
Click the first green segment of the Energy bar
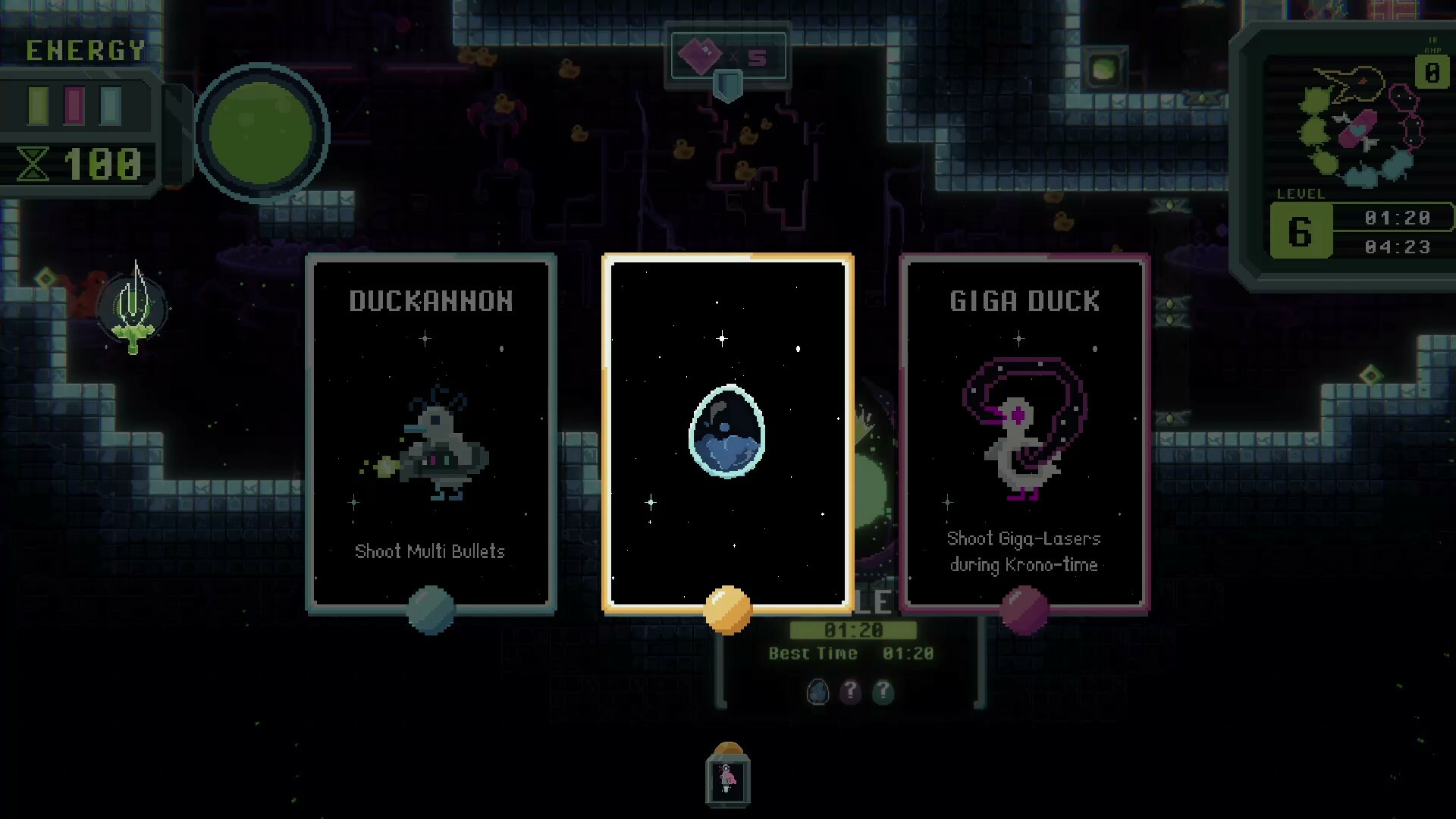point(36,105)
